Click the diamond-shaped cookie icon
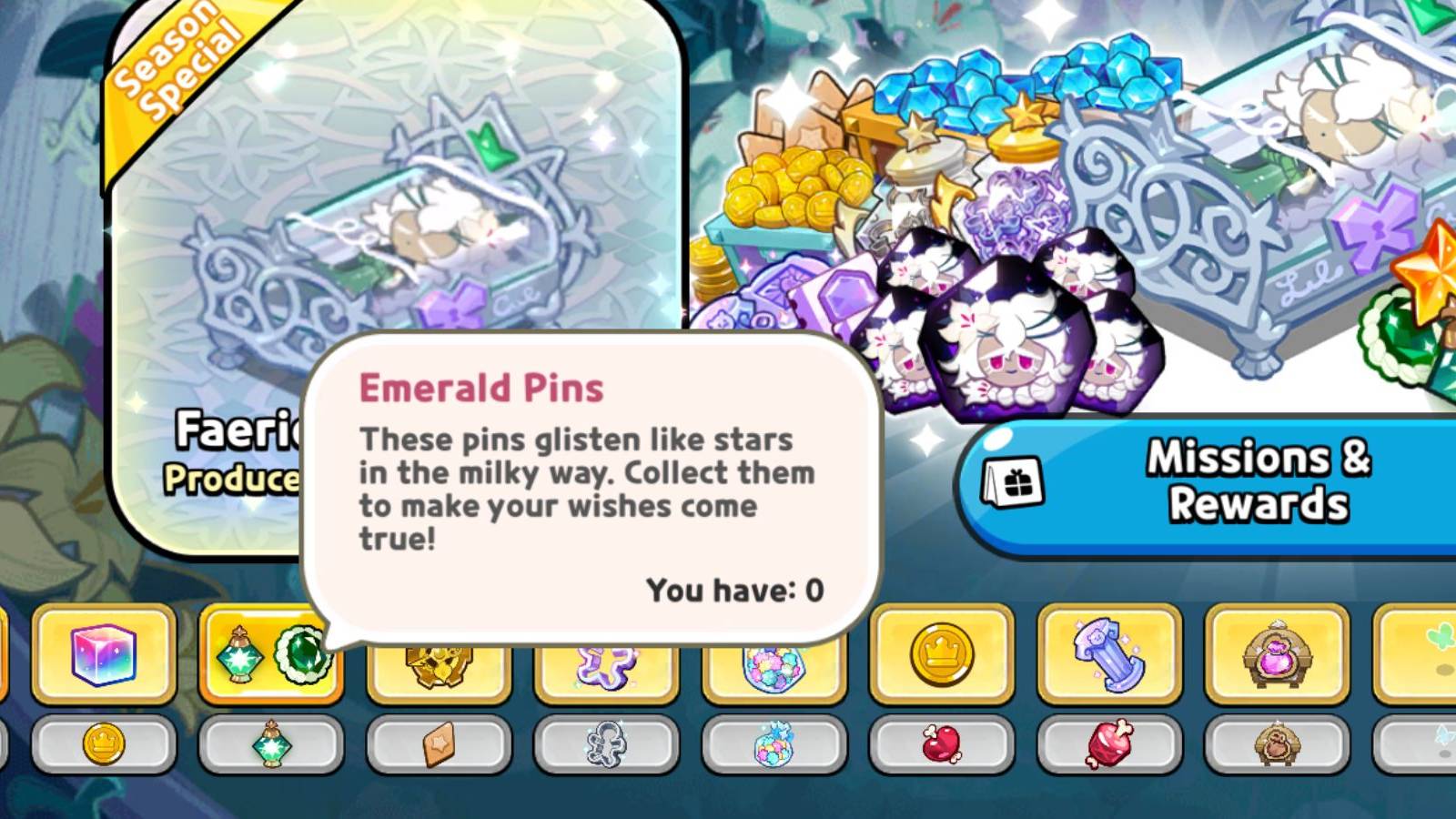1456x819 pixels. (x=437, y=746)
